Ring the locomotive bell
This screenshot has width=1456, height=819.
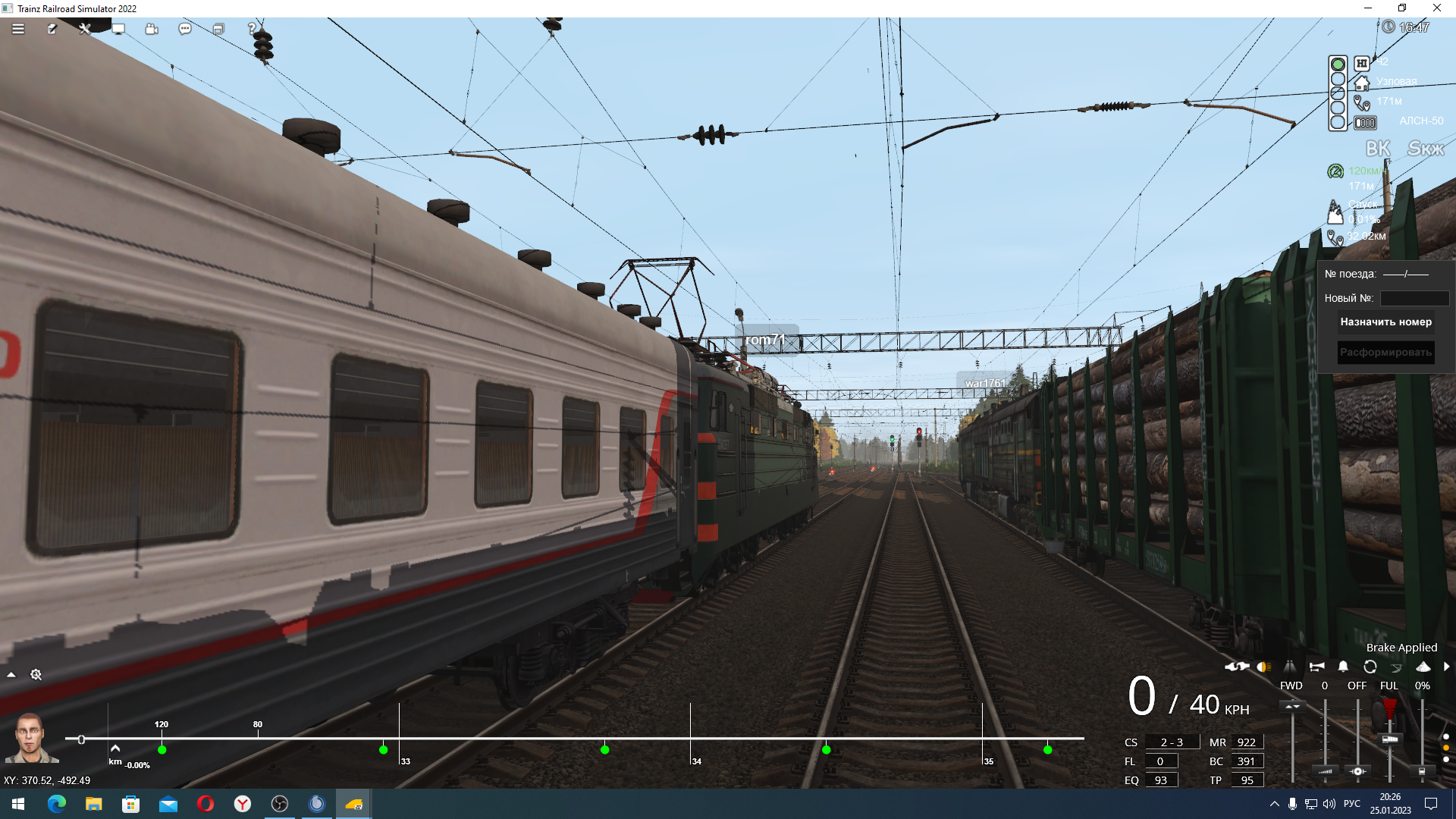pos(1343,667)
